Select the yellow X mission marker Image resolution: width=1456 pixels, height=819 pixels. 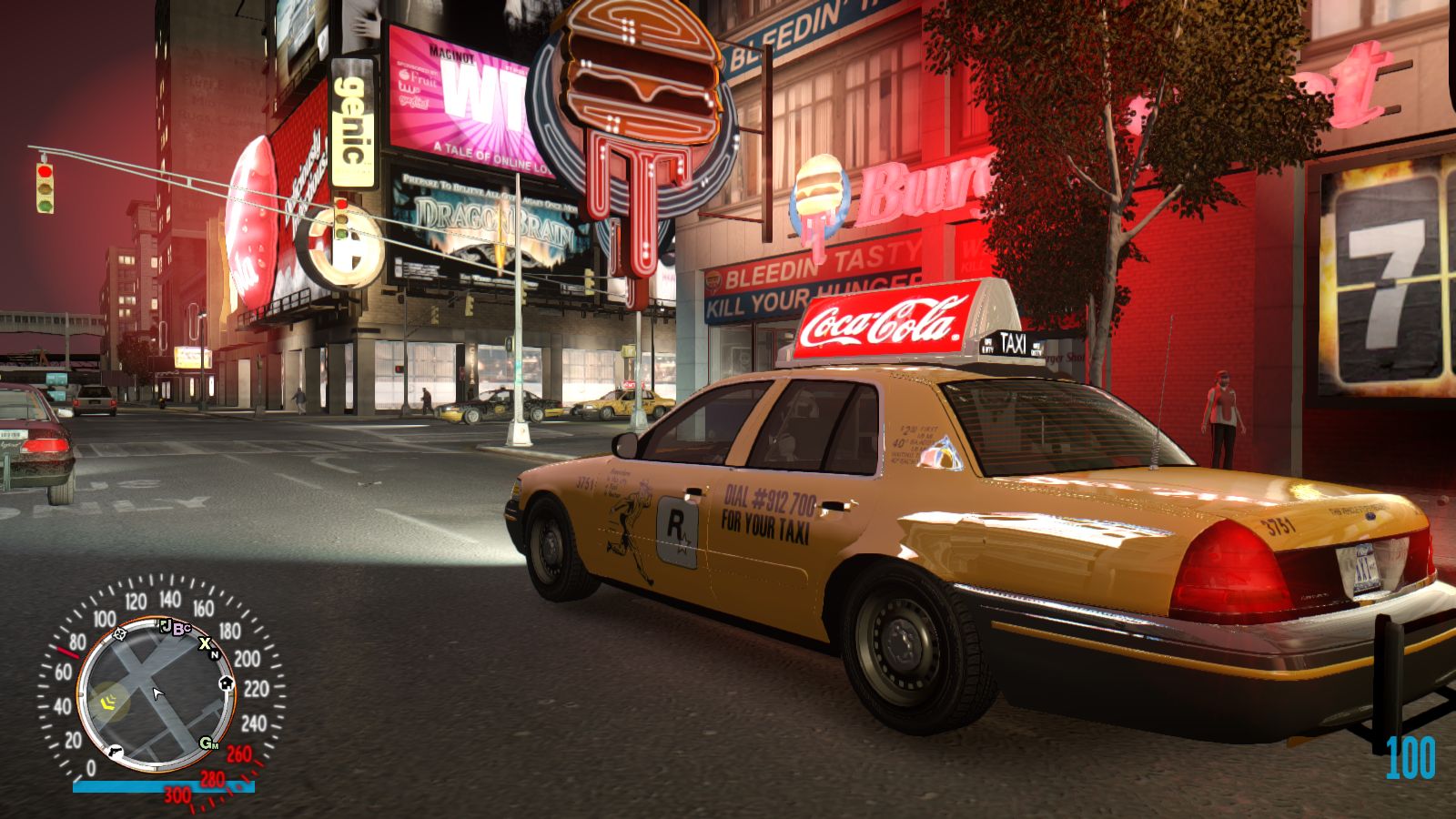[205, 643]
